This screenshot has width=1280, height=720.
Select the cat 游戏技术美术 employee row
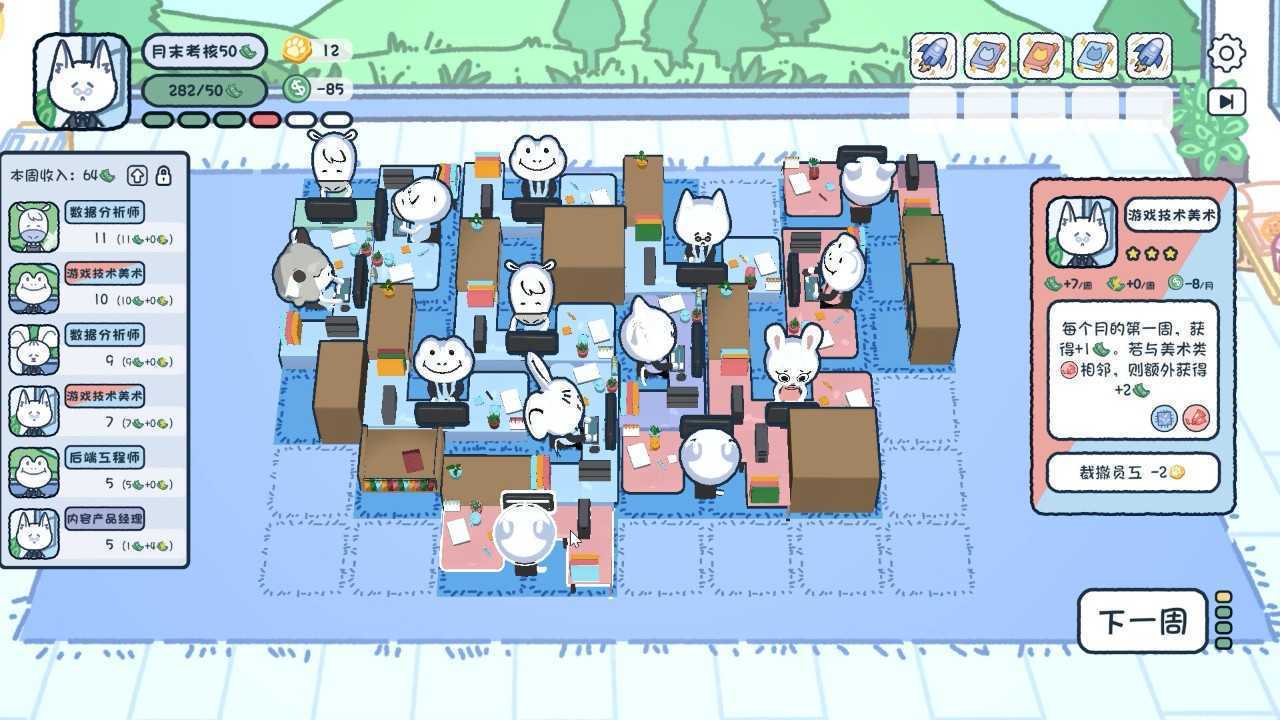95,411
